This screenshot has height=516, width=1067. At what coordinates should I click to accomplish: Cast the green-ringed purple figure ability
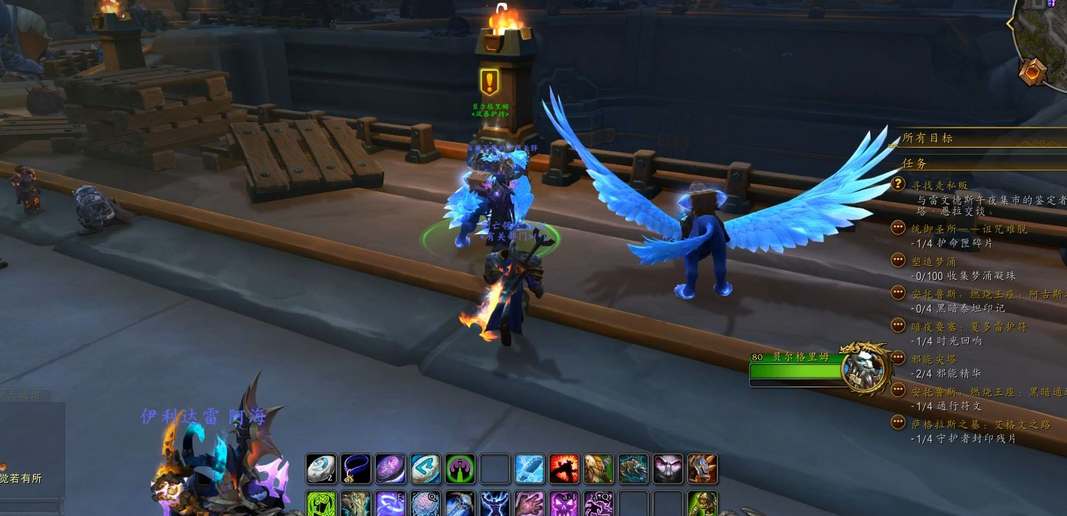tap(460, 469)
